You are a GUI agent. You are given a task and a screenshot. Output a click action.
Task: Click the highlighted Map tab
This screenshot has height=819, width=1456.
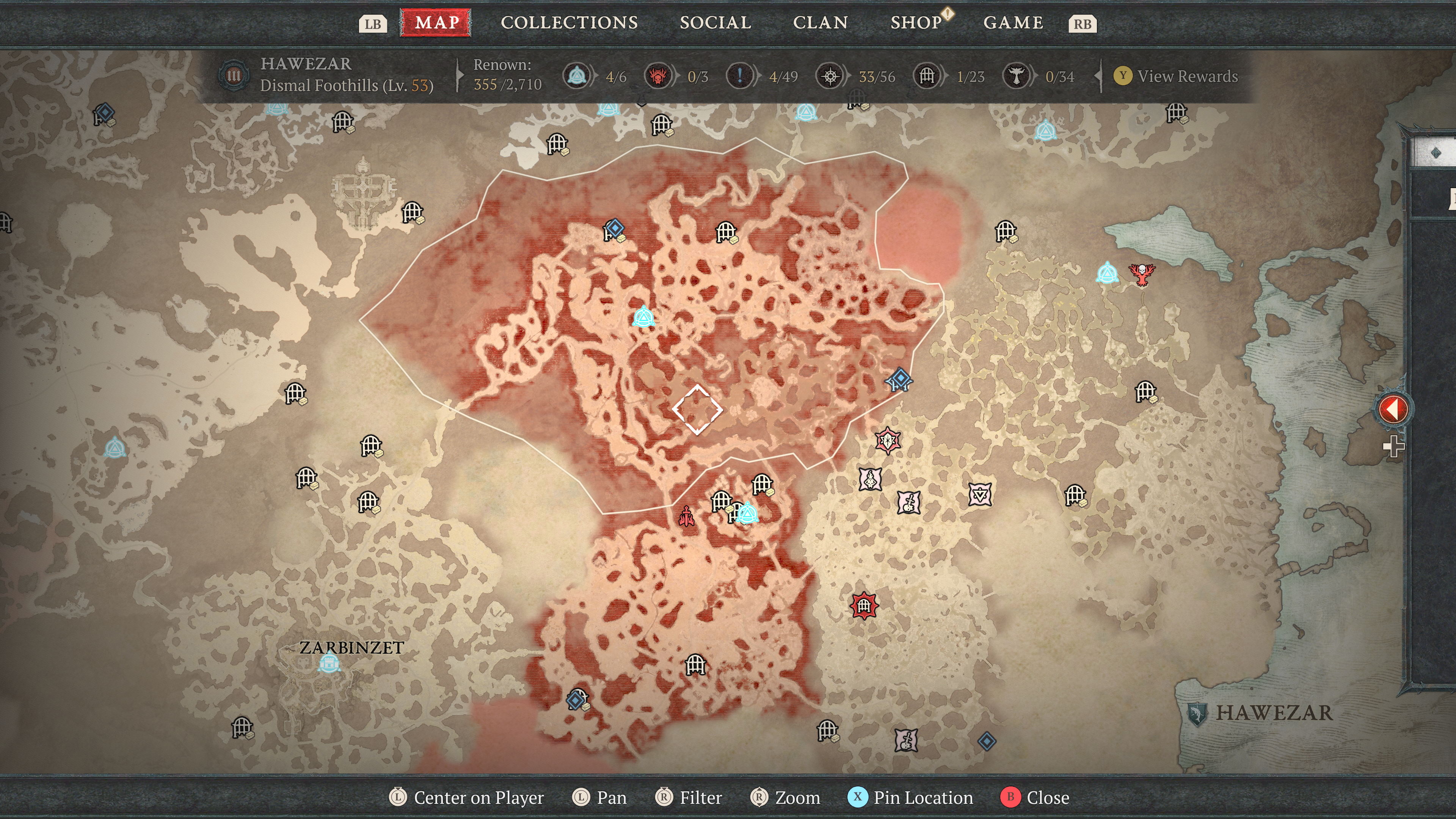click(436, 23)
